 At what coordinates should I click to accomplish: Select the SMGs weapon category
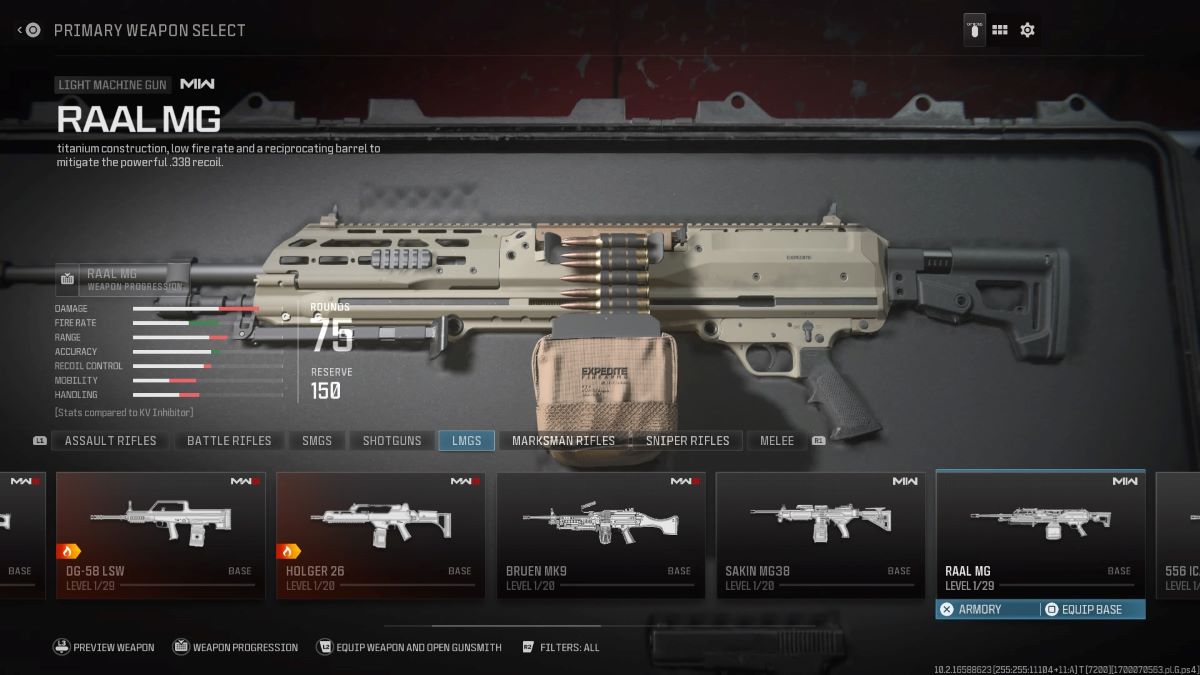coord(317,440)
